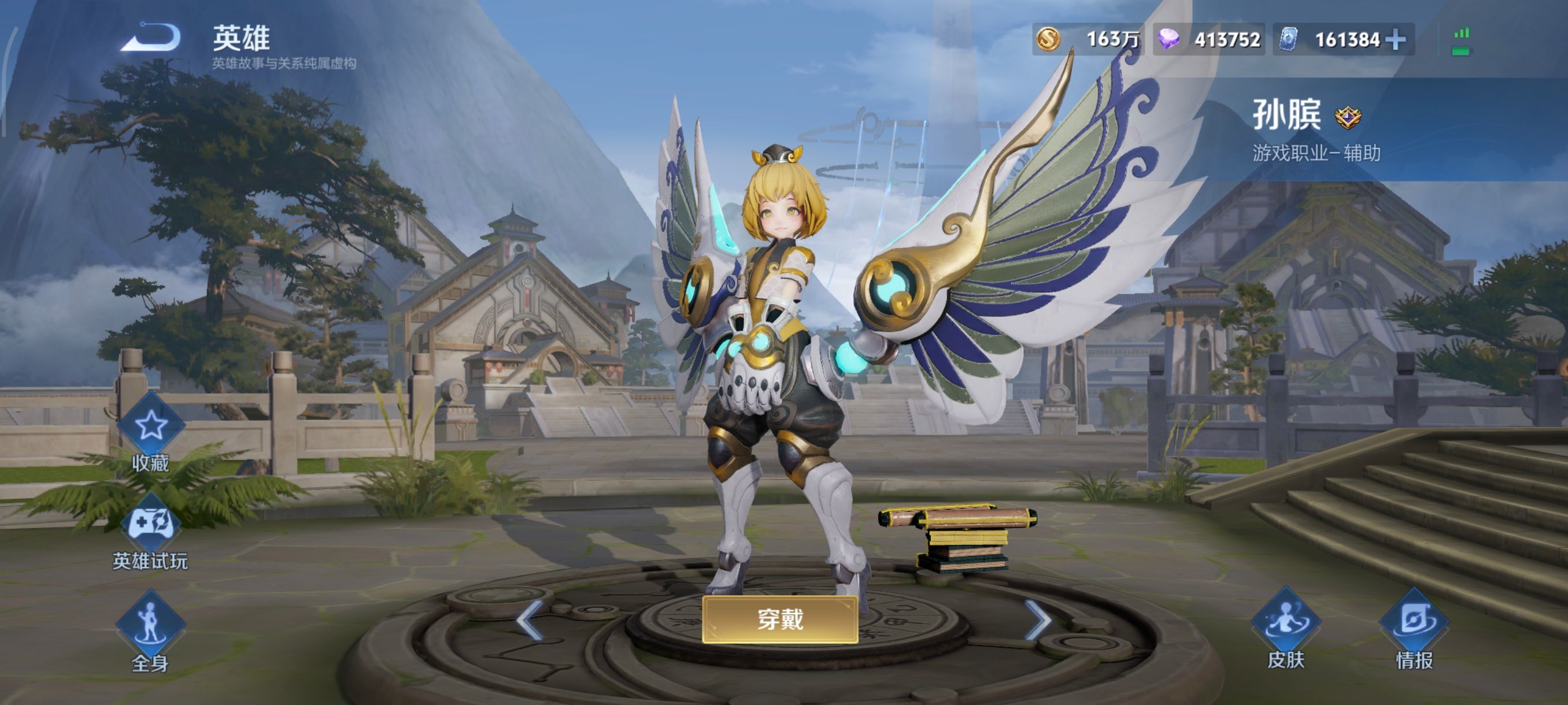Tap the gold coin currency icon
The width and height of the screenshot is (1568, 705).
(x=1048, y=39)
